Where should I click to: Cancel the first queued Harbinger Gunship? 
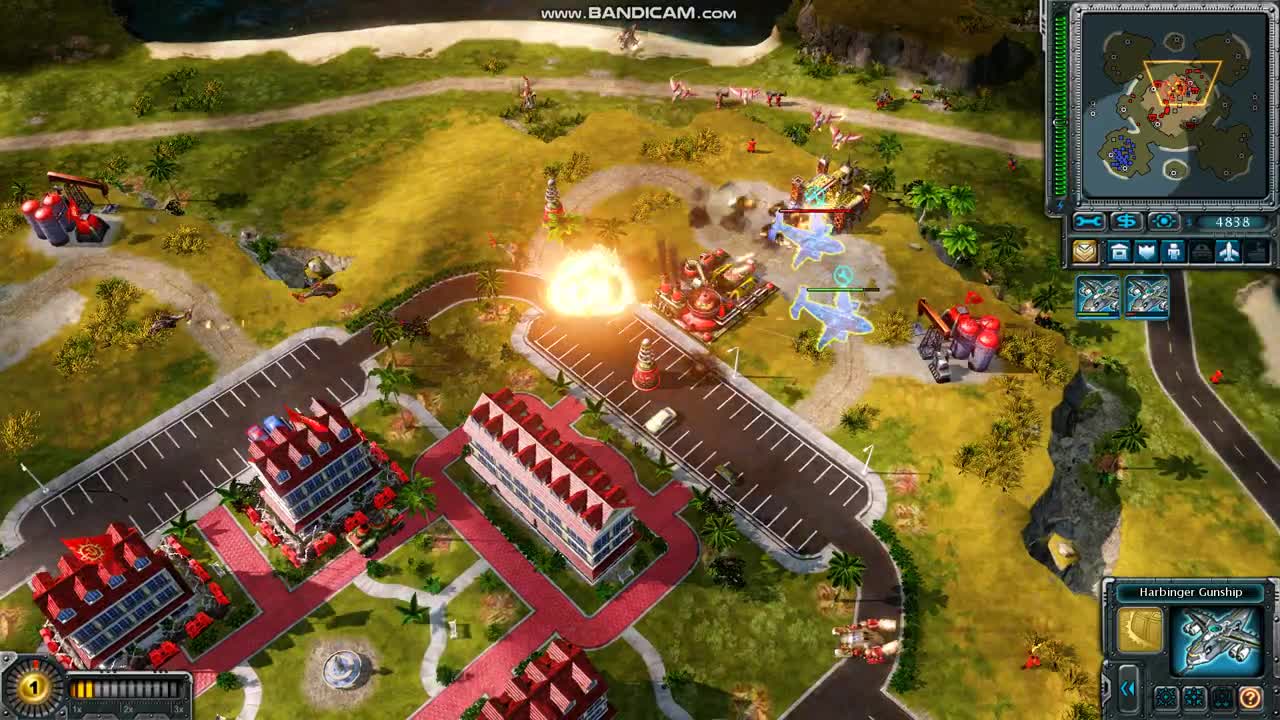[1097, 297]
